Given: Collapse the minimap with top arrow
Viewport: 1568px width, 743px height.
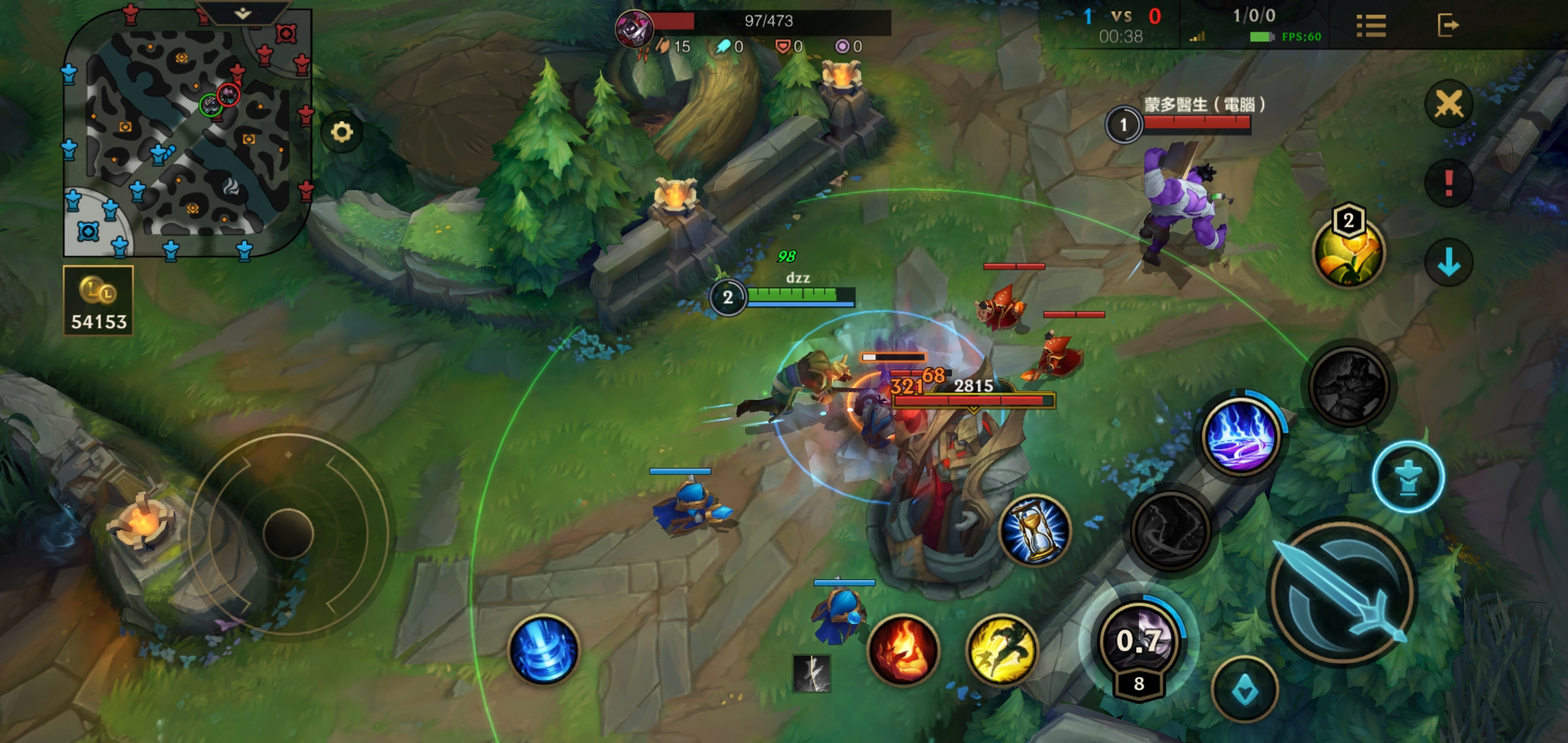Looking at the screenshot, I should coord(243,13).
